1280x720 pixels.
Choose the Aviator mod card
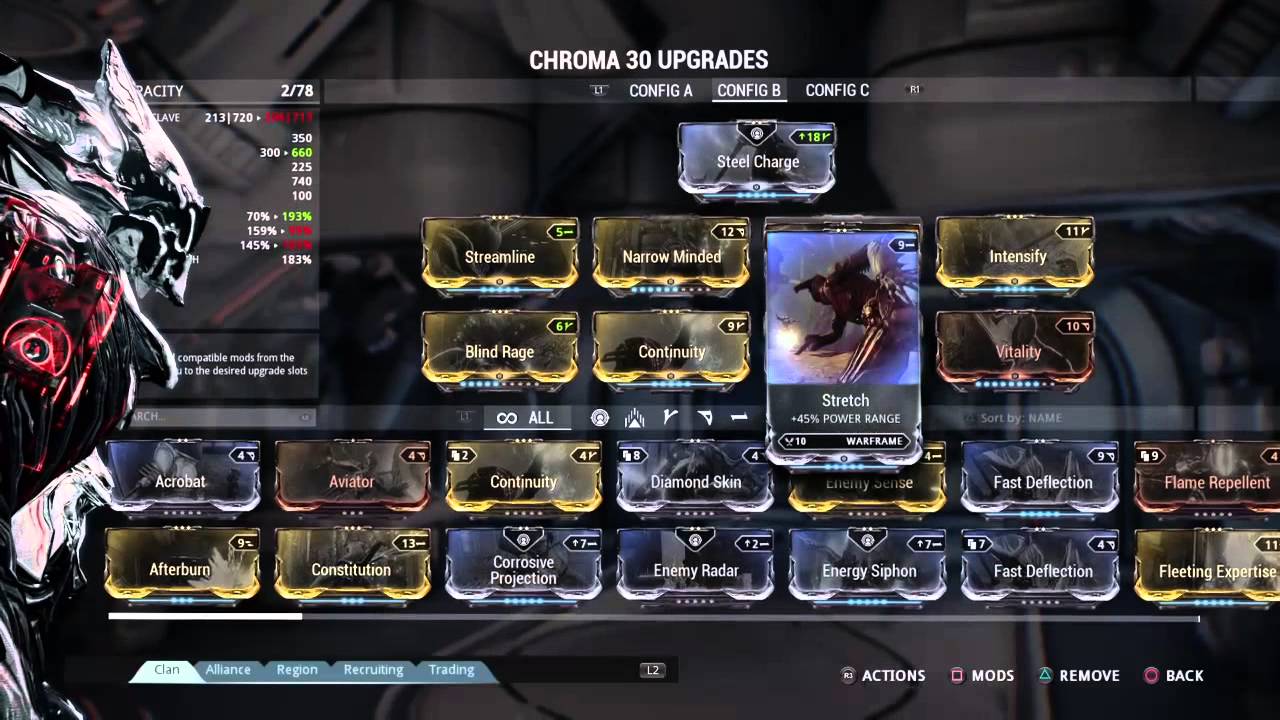click(x=352, y=481)
